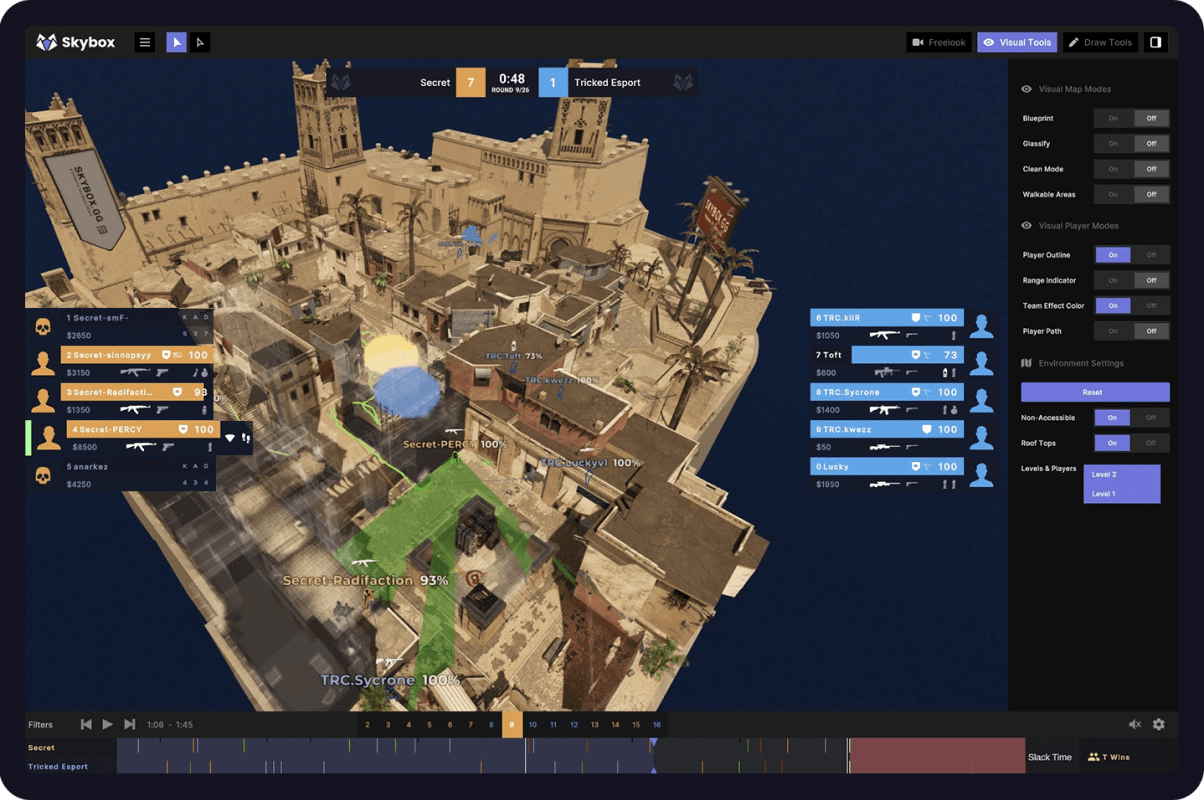This screenshot has width=1204, height=800.
Task: Open the Filters option
Action: tap(40, 725)
